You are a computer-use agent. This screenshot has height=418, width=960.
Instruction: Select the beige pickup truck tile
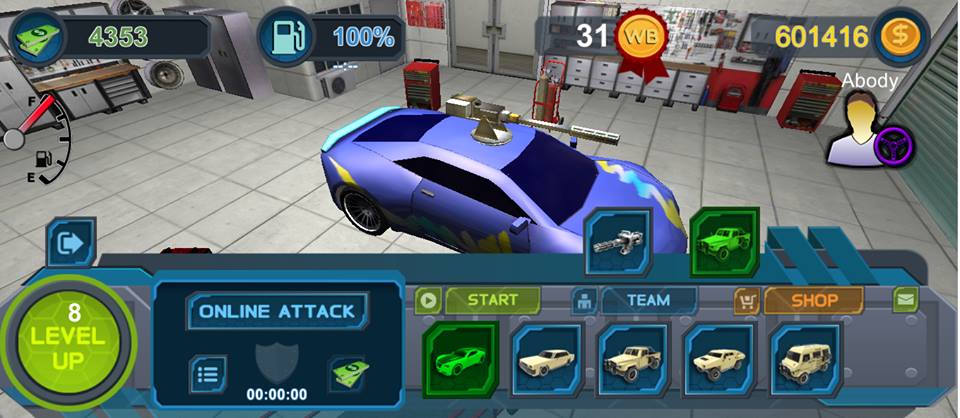pos(632,358)
